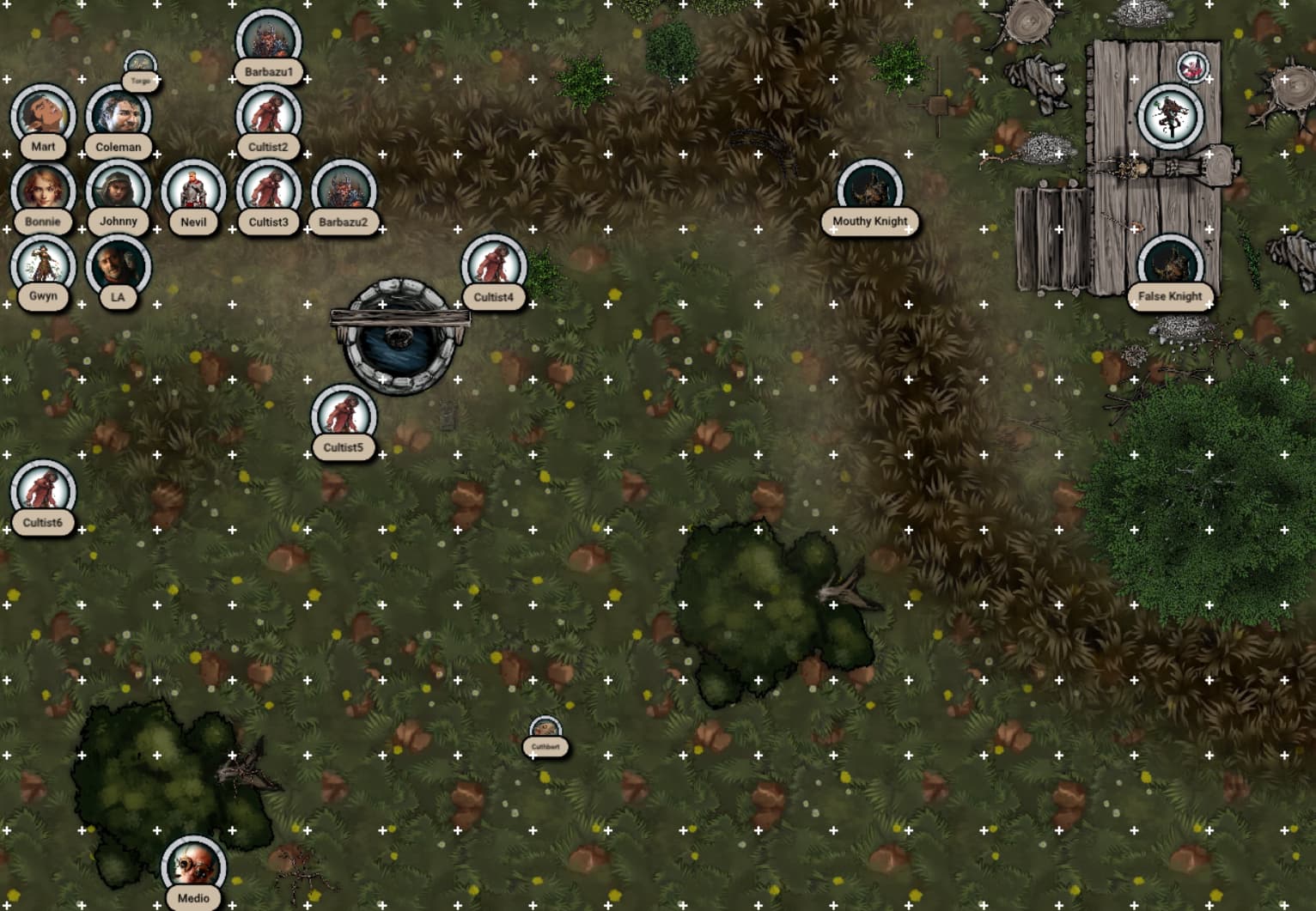Viewport: 1316px width, 911px height.
Task: Choose the Cultist2 token
Action: click(268, 117)
